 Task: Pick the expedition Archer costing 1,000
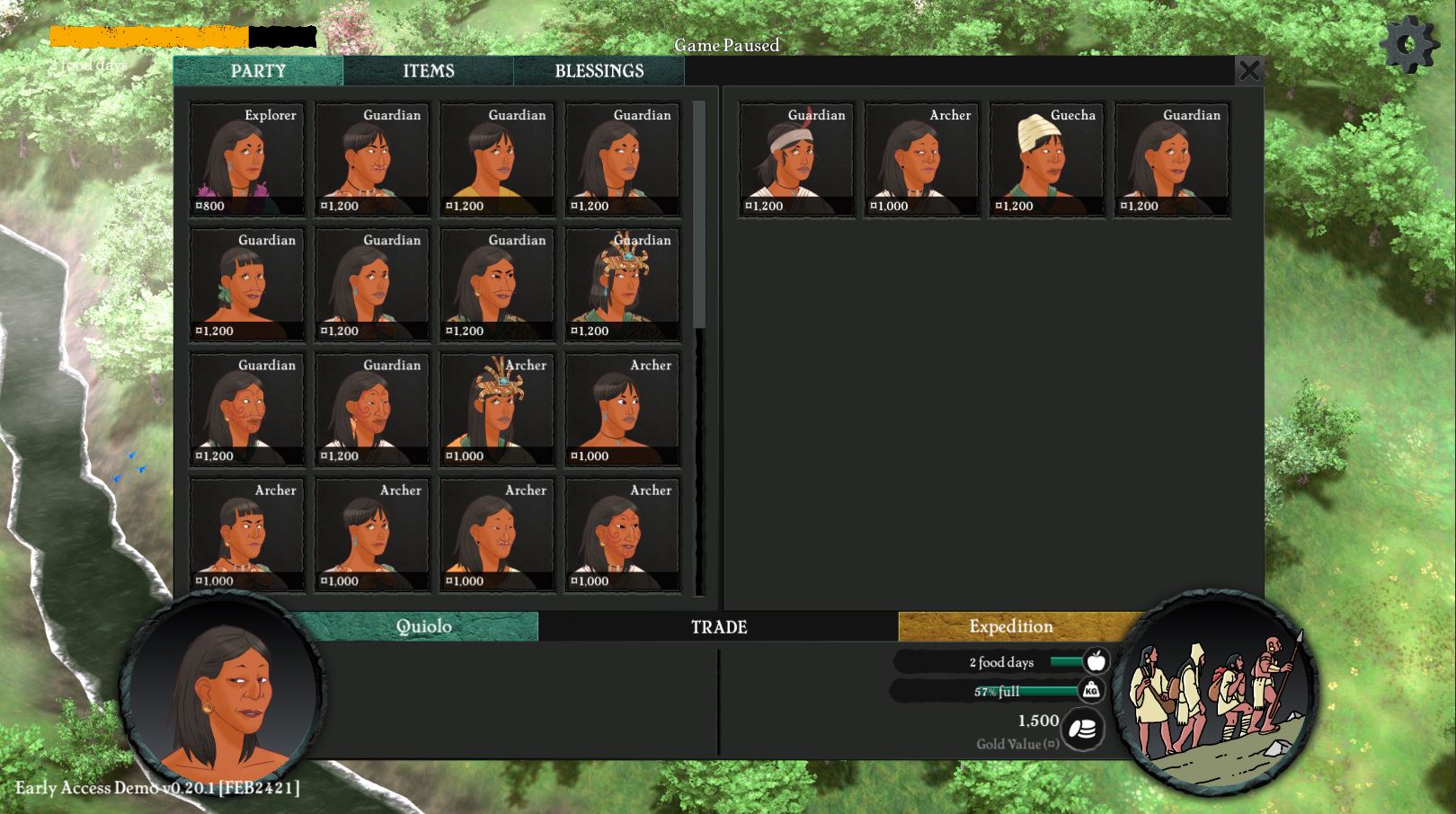tap(922, 159)
